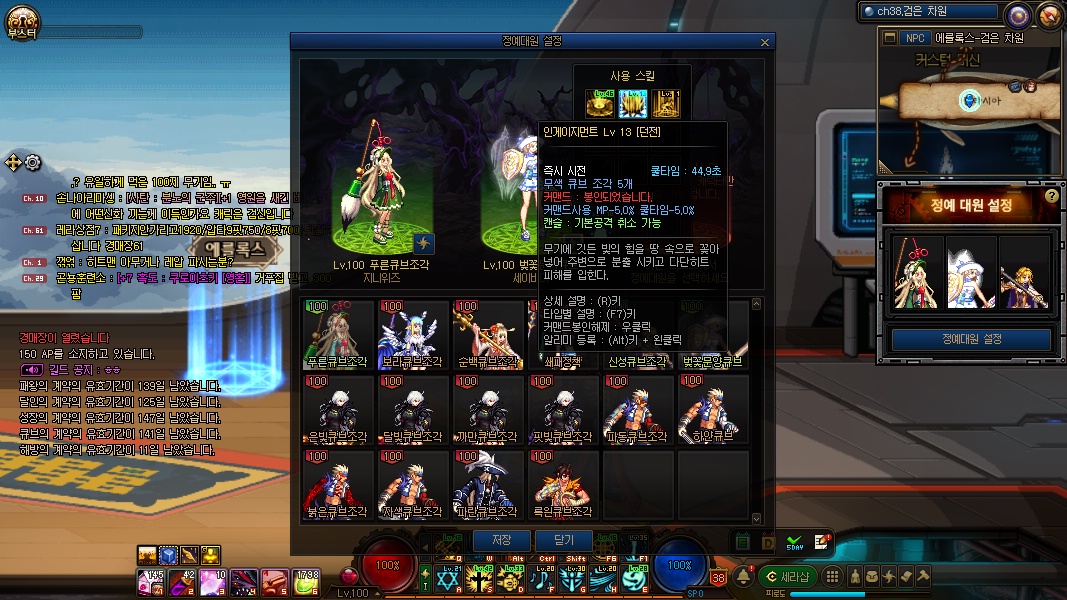This screenshot has height=600, width=1067.
Task: Pick the 순백큐브조각 character tile
Action: (x=489, y=334)
